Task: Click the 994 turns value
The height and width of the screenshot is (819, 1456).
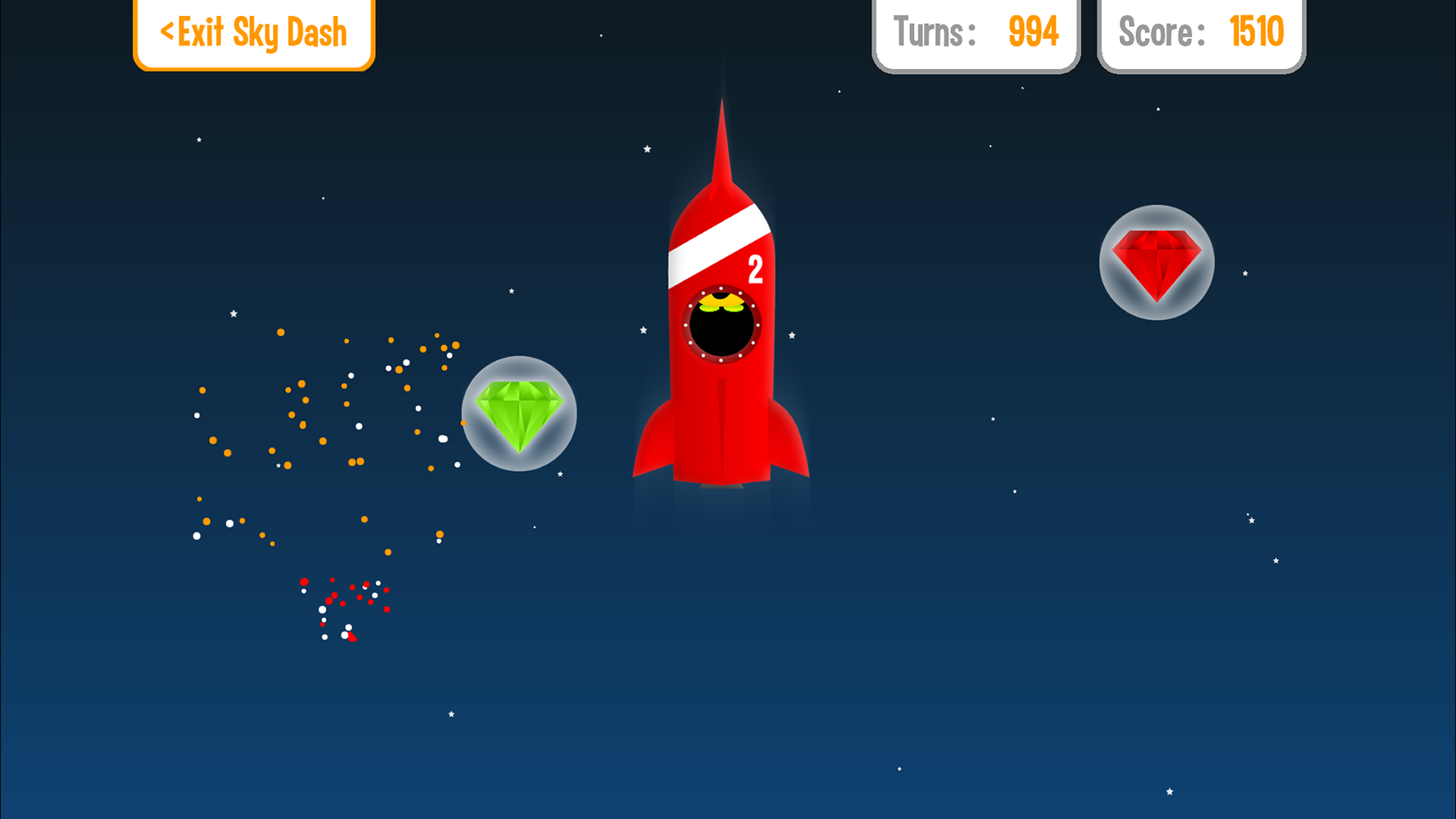Action: pyautogui.click(x=1032, y=32)
